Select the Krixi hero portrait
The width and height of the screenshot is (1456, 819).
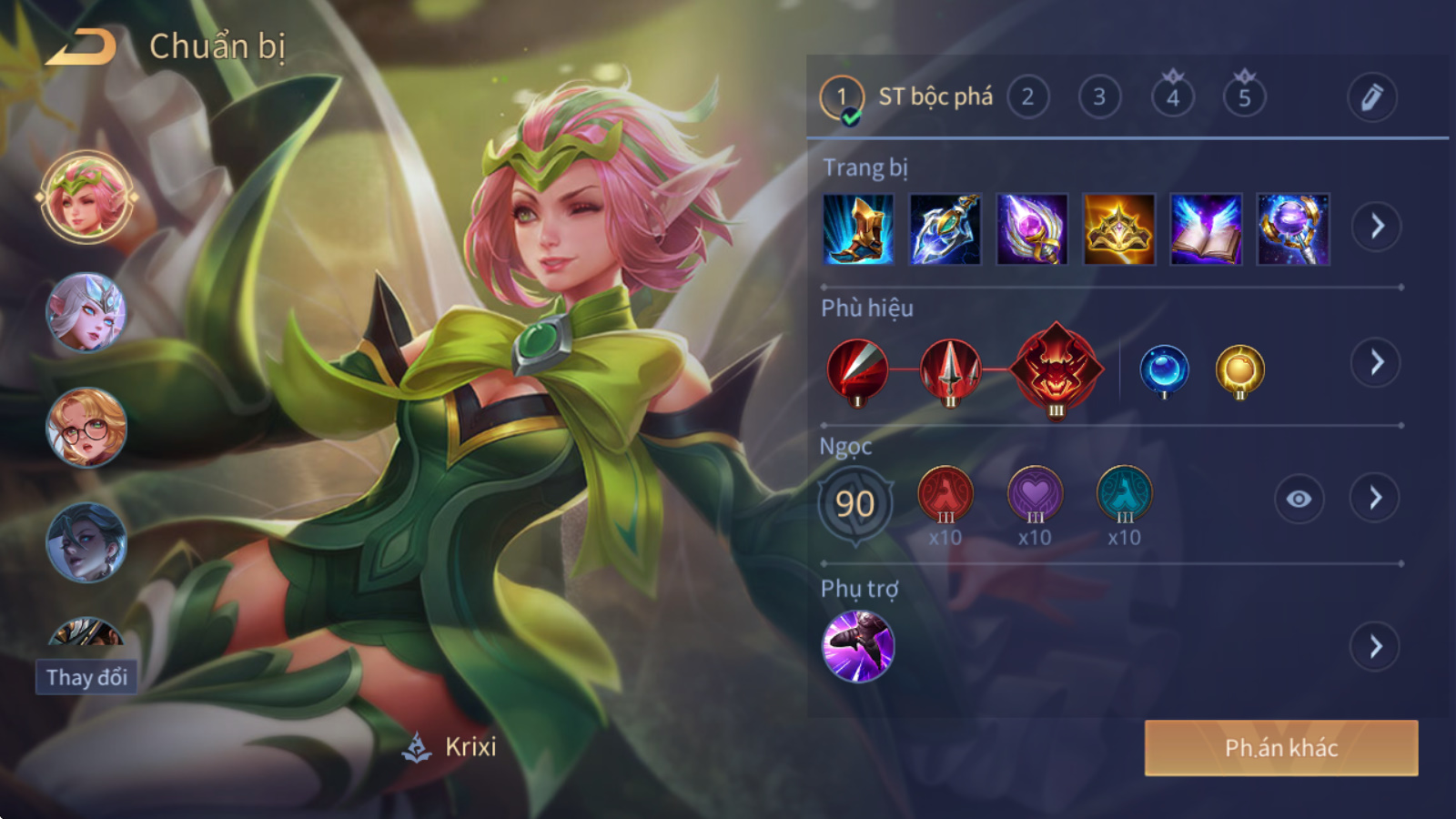point(86,197)
